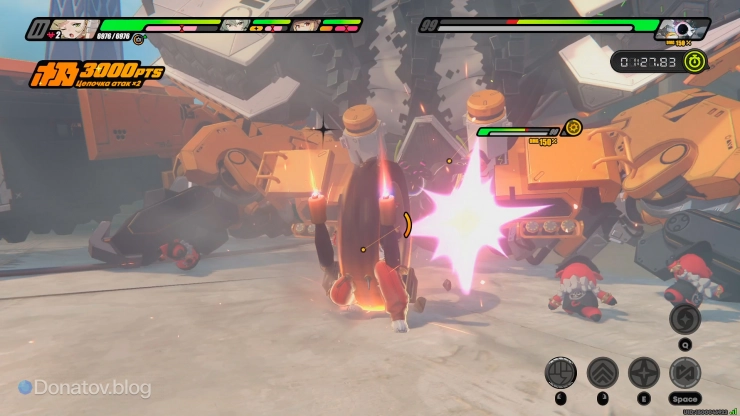
Task: Use the four-point star special attack
Action: 644,374
